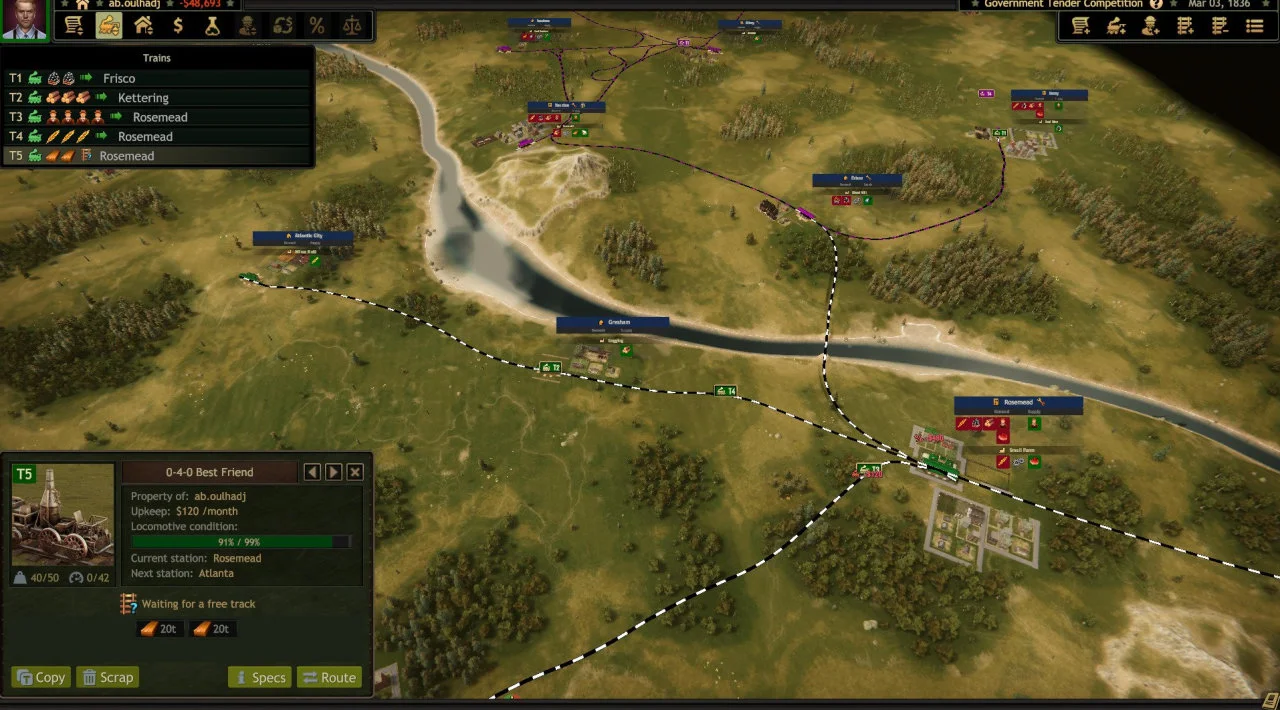Click the player portrait
Viewport: 1280px width, 710px height.
pyautogui.click(x=25, y=20)
